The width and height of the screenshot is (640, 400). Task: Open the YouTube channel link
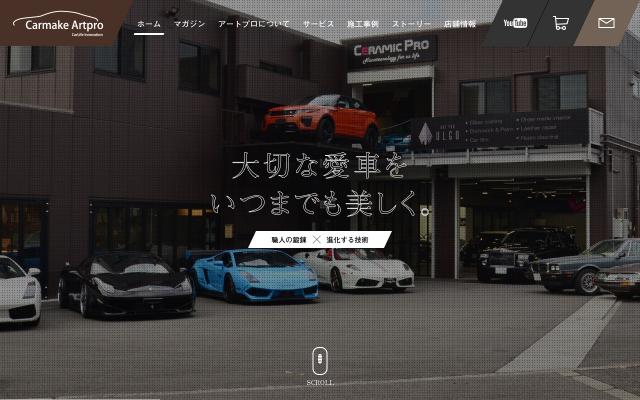click(x=515, y=22)
